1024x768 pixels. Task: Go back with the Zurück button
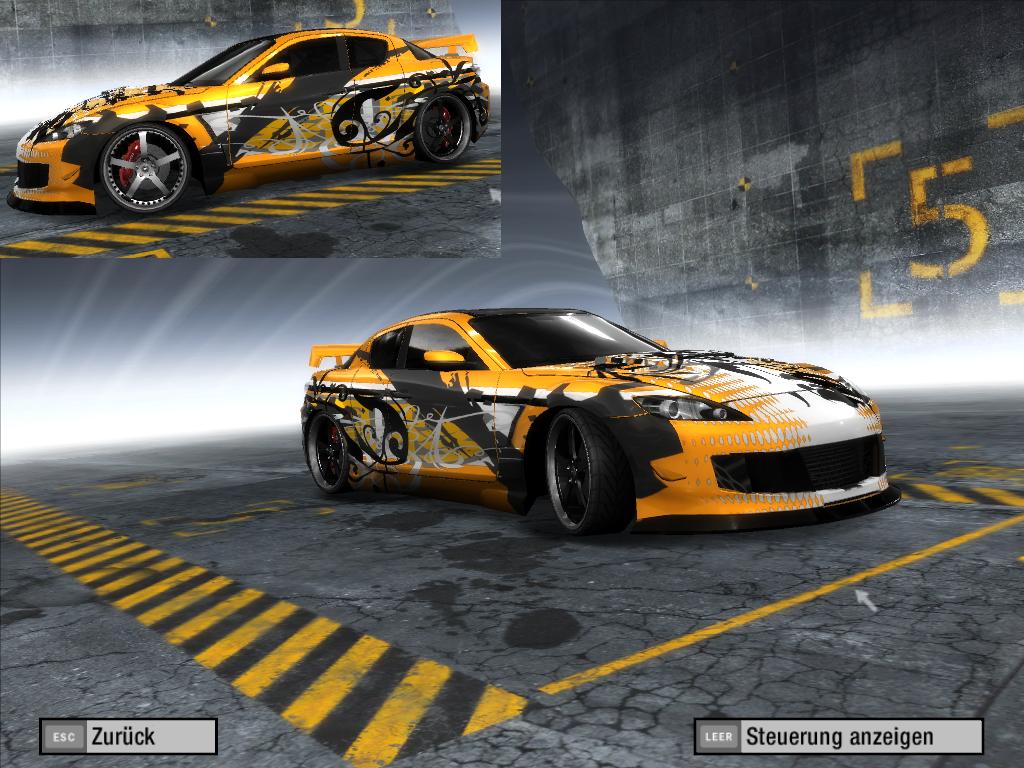(128, 737)
